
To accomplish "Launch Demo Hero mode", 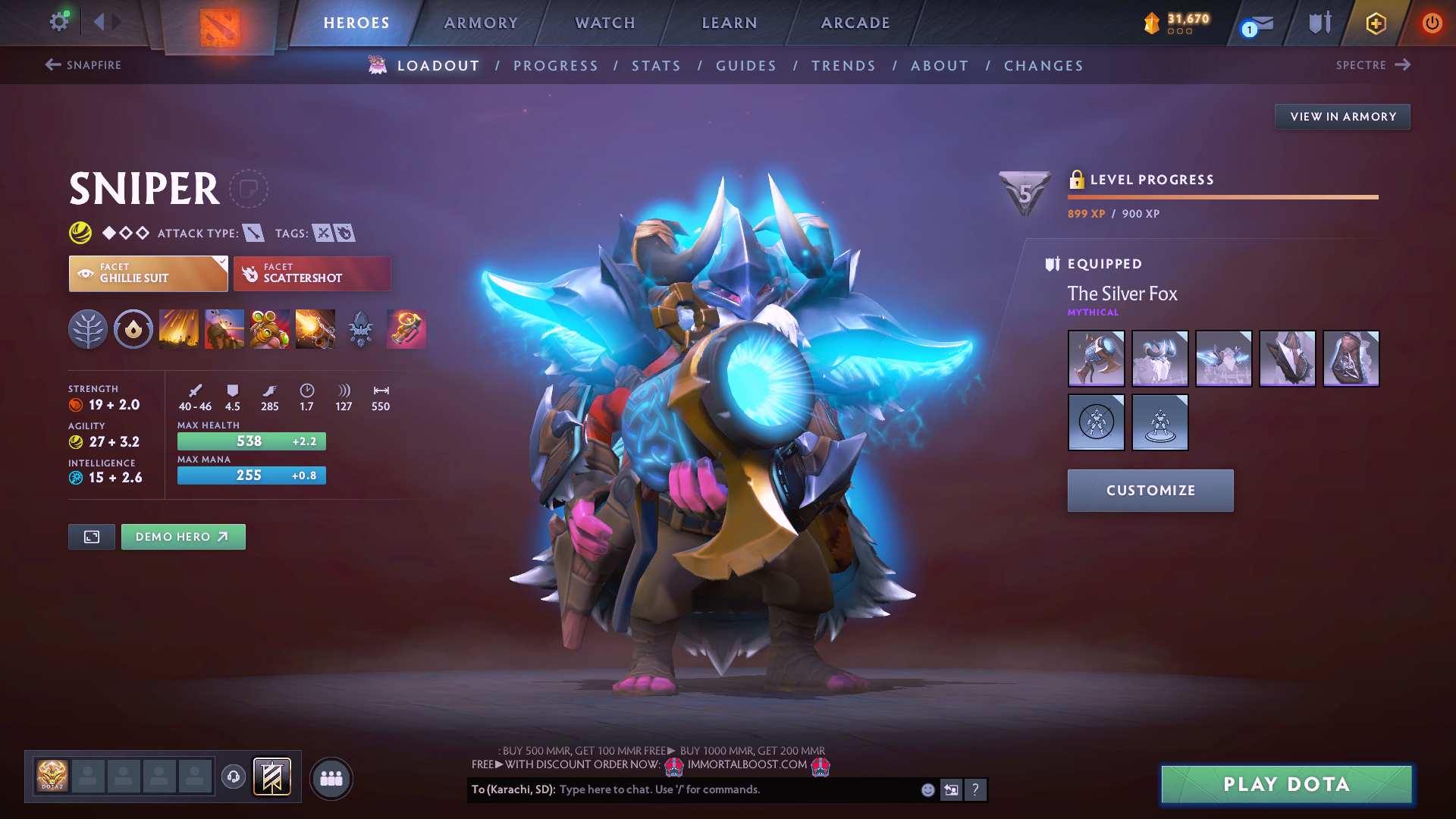I will (x=183, y=537).
